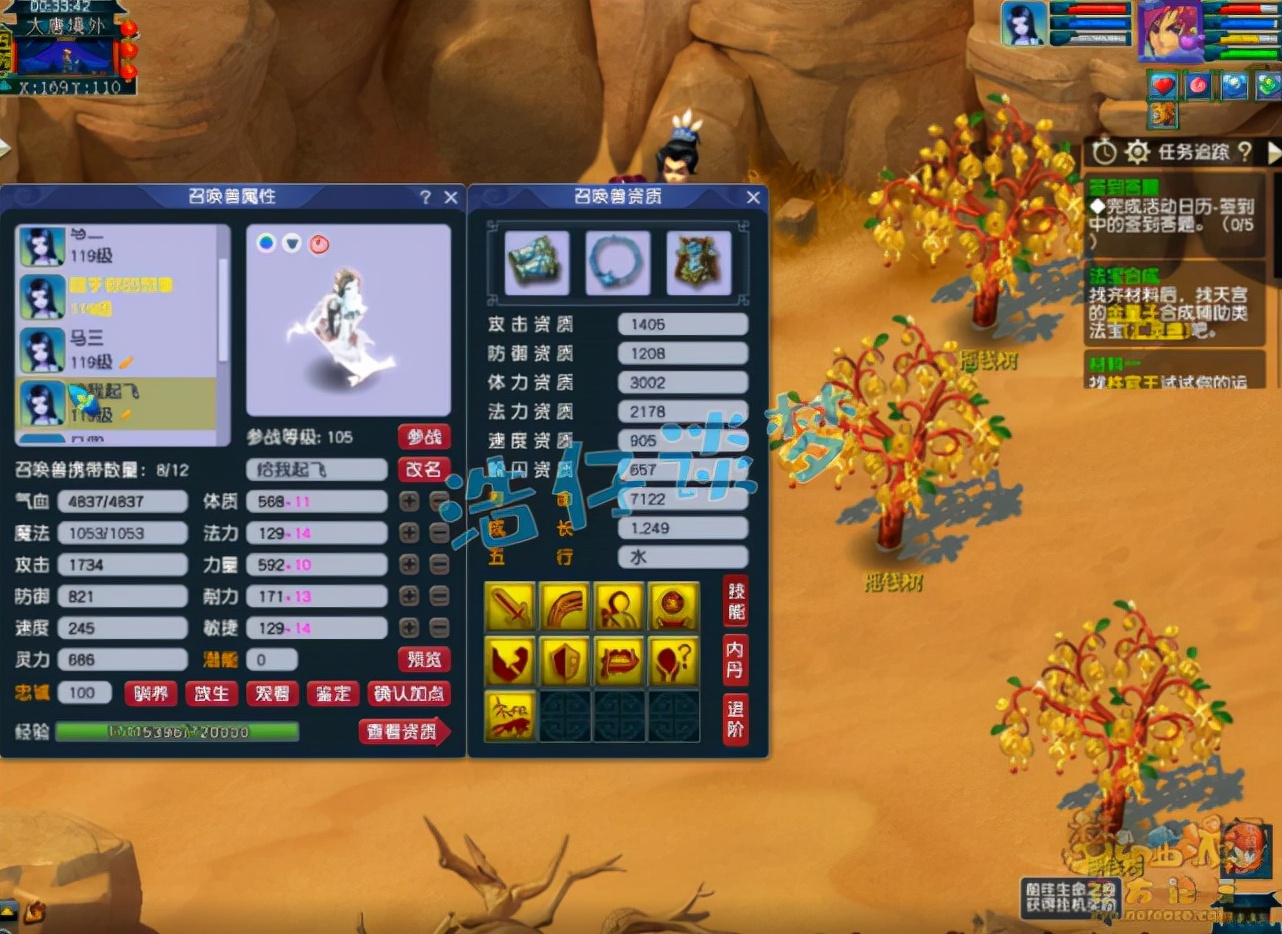Confirm stat allocation with 确认加点

pos(409,693)
